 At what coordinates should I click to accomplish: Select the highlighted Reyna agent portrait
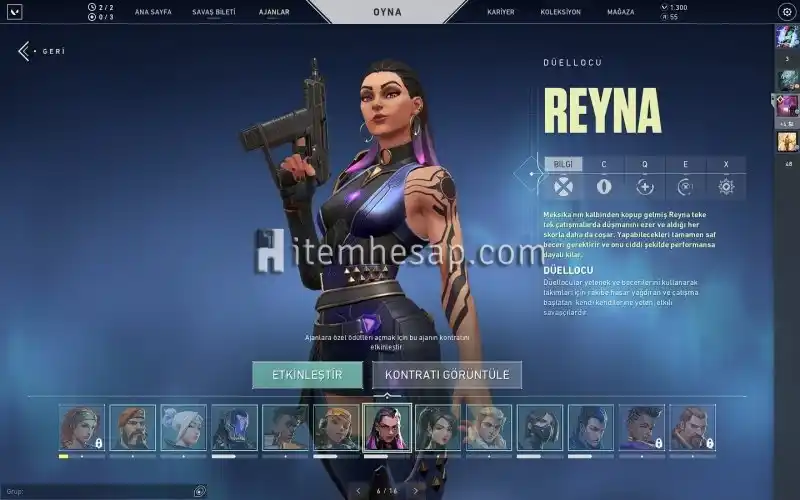pyautogui.click(x=387, y=428)
